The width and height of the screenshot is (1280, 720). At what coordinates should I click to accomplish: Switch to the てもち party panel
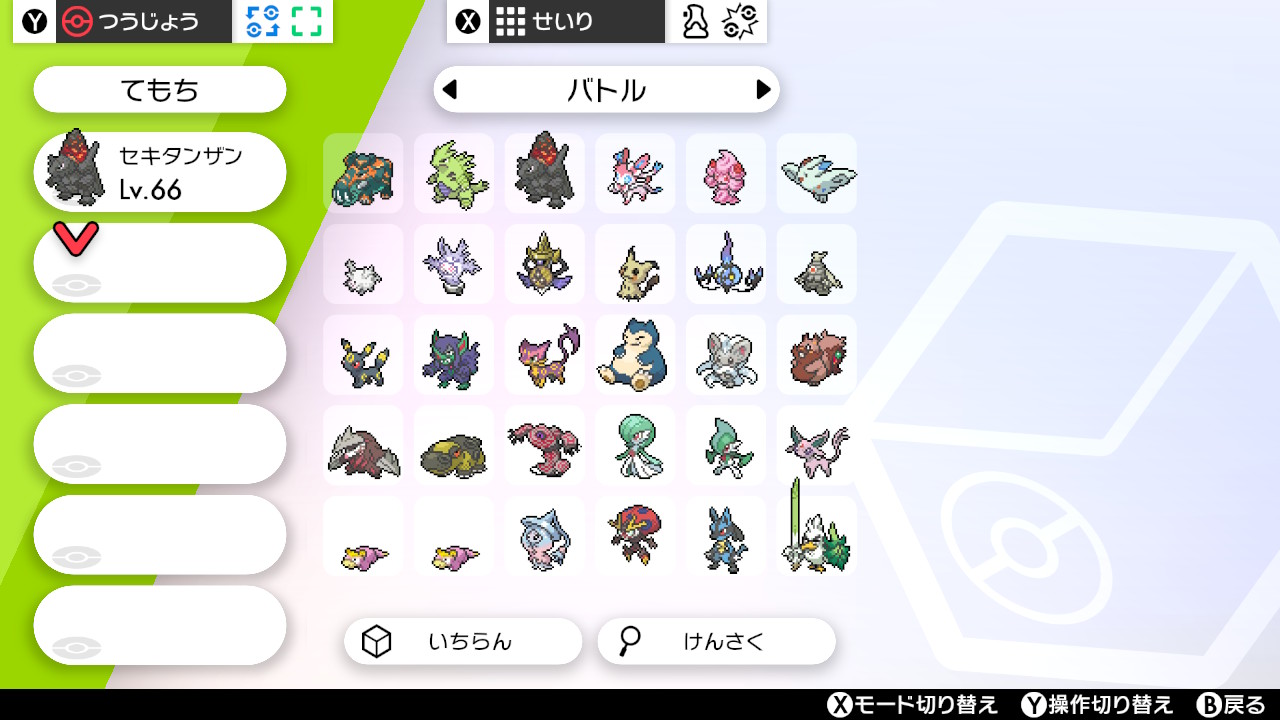pos(159,89)
